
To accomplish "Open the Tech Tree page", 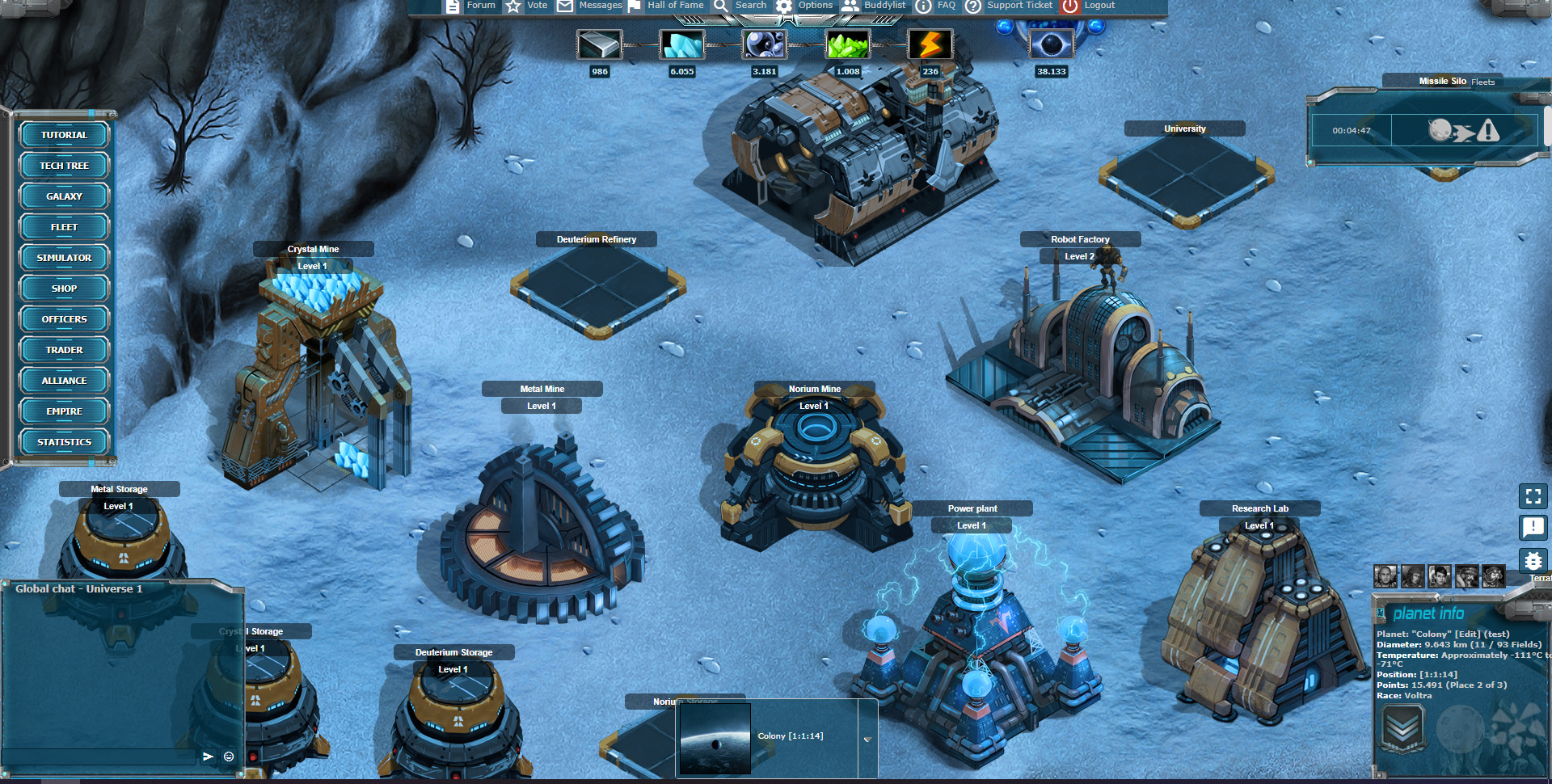I will click(64, 166).
